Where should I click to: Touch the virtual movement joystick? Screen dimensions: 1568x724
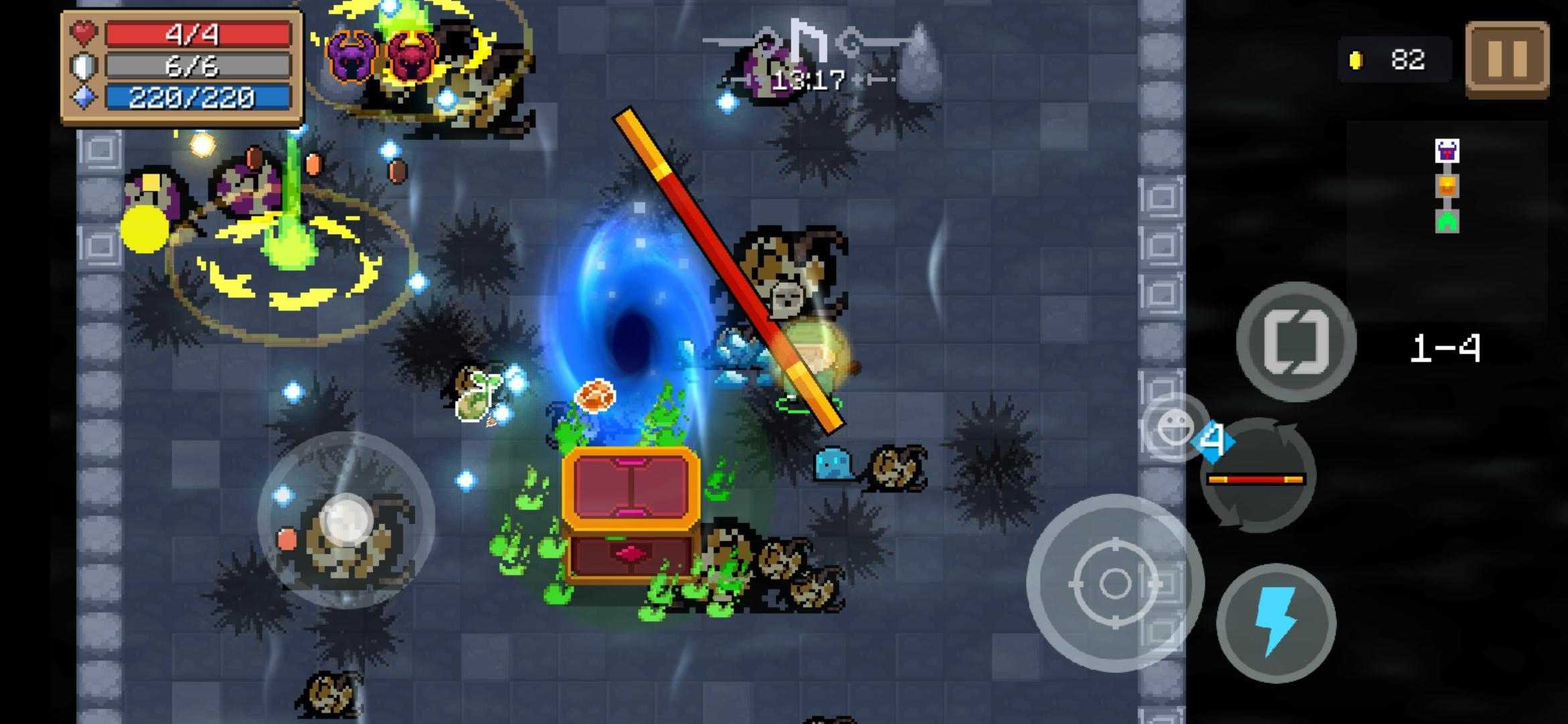(346, 520)
